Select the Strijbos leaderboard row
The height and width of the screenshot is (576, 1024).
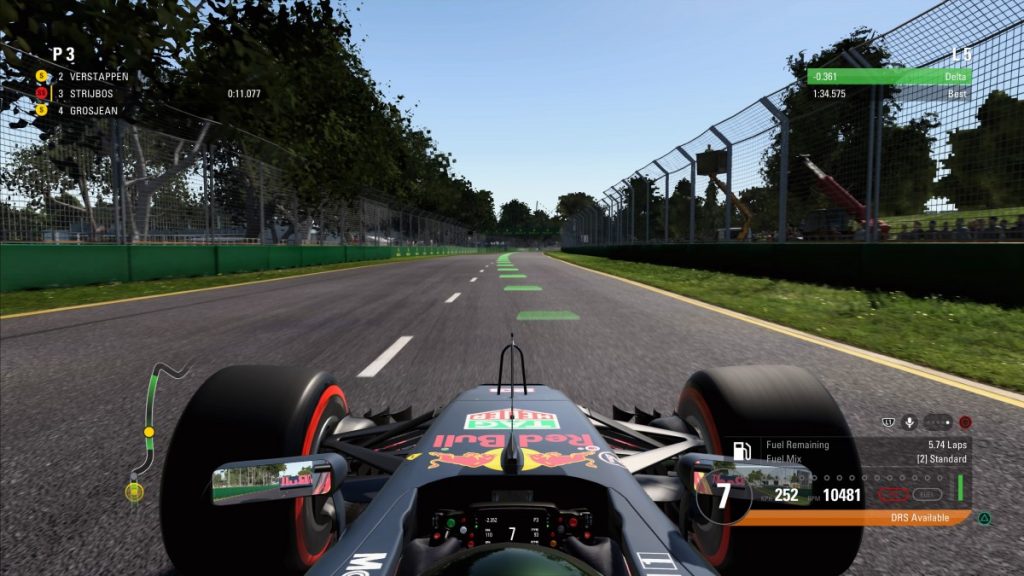[92, 93]
